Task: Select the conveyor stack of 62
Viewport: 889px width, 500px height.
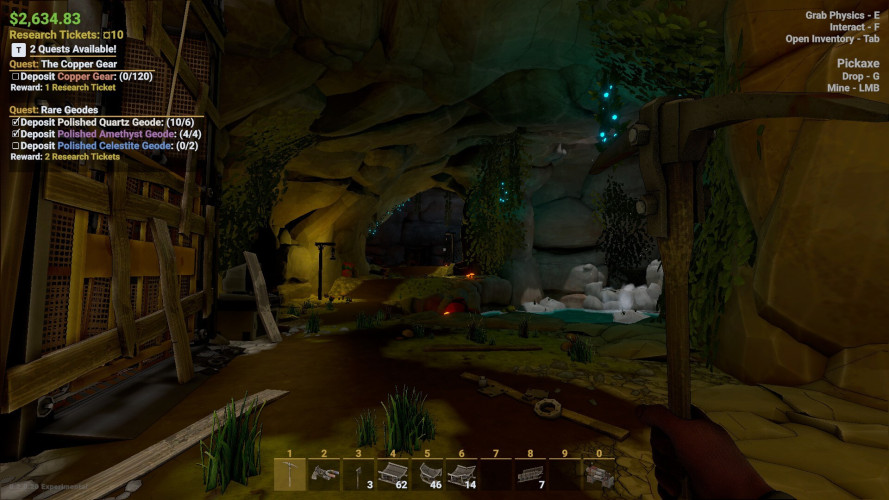Action: (392, 474)
